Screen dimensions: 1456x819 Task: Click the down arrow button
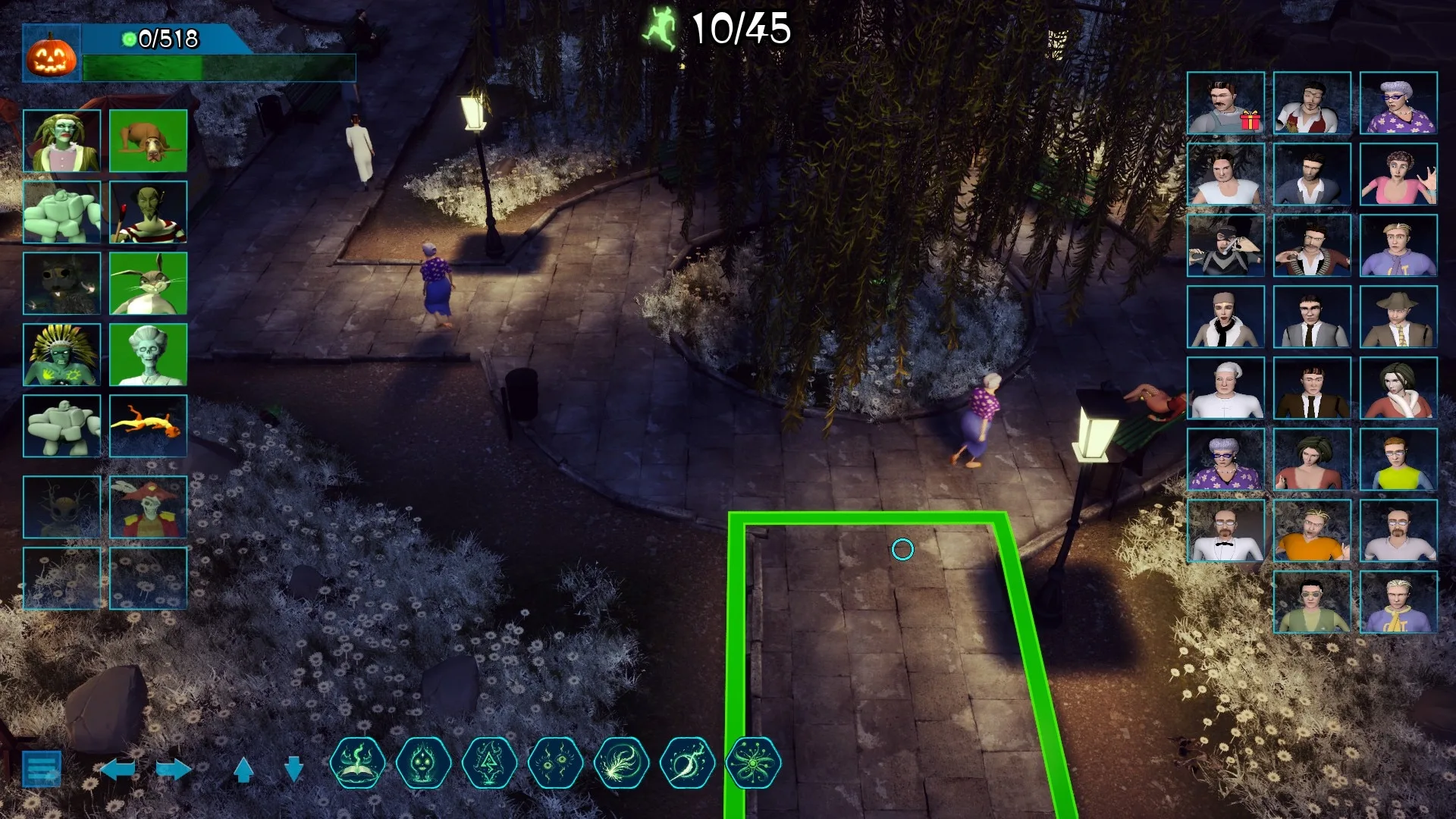pyautogui.click(x=293, y=770)
